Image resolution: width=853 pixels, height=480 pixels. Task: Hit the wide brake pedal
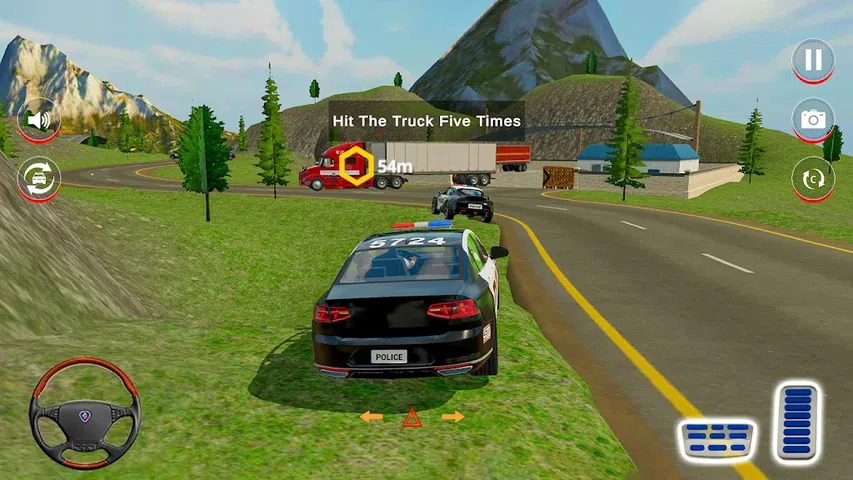(x=717, y=436)
